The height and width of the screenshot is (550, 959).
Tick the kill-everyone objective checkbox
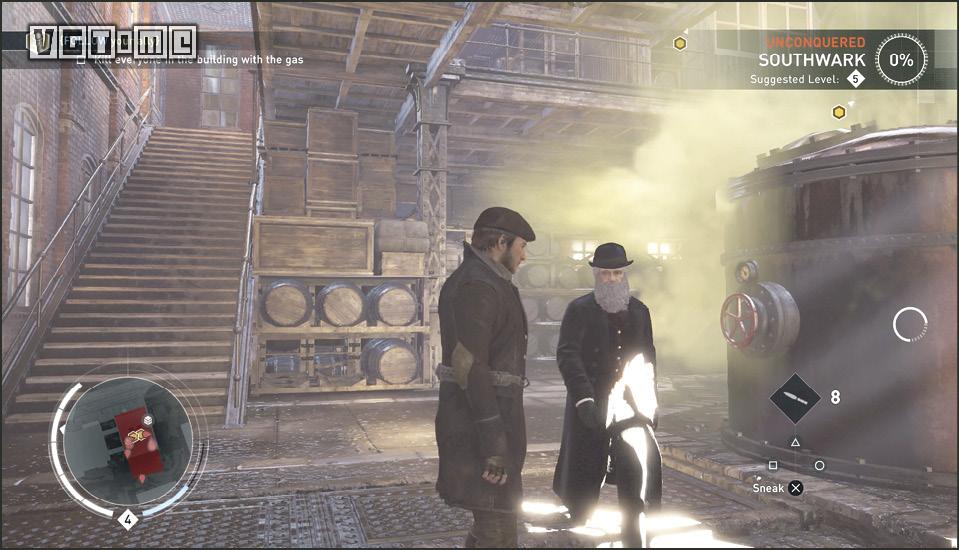(x=82, y=60)
